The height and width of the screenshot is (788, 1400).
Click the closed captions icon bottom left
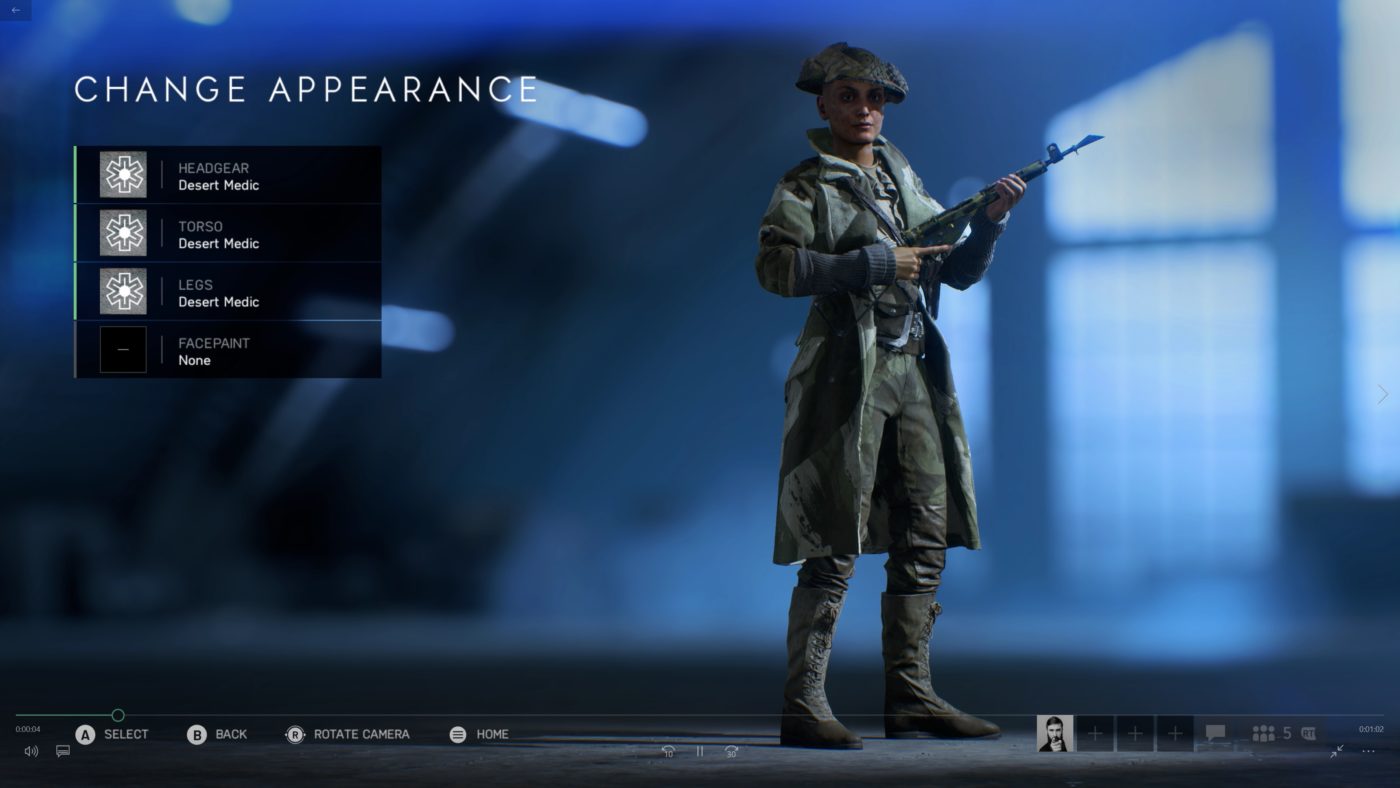[62, 751]
